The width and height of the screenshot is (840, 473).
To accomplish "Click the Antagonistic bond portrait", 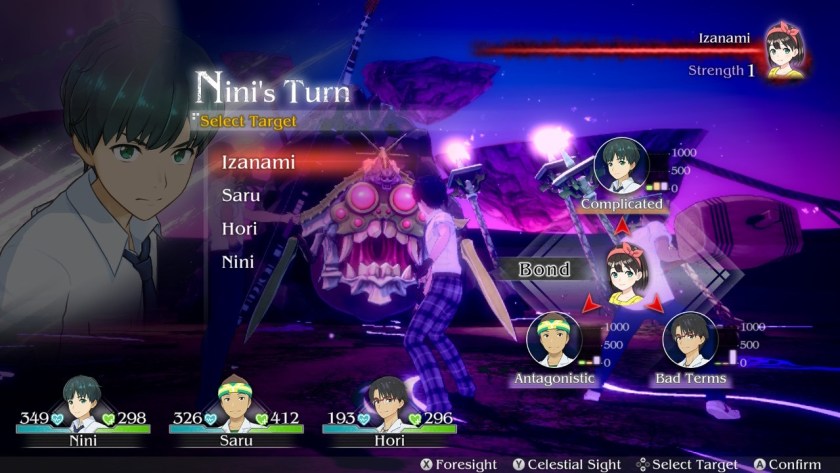I will [553, 340].
